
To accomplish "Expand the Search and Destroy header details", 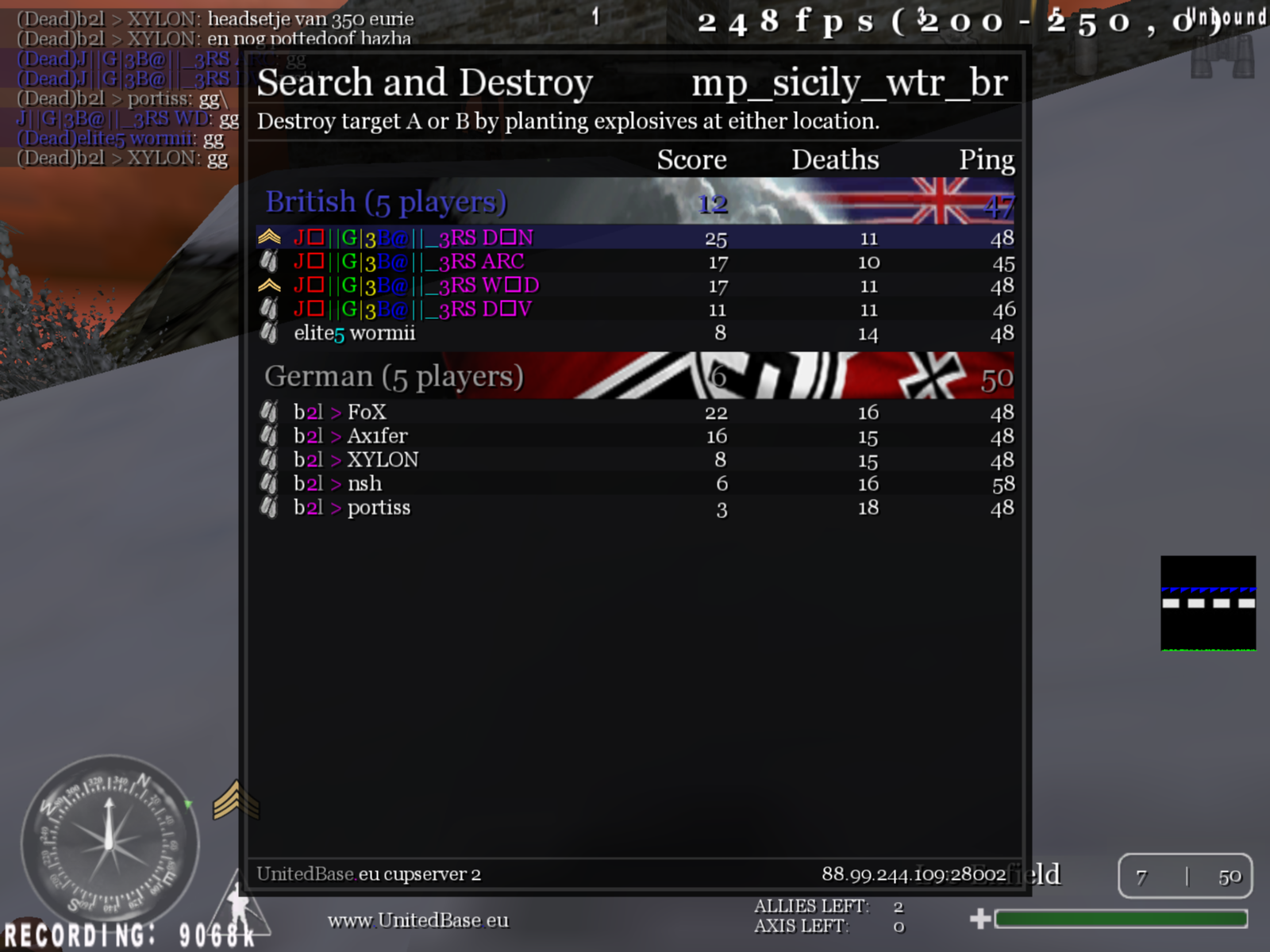I will point(424,82).
